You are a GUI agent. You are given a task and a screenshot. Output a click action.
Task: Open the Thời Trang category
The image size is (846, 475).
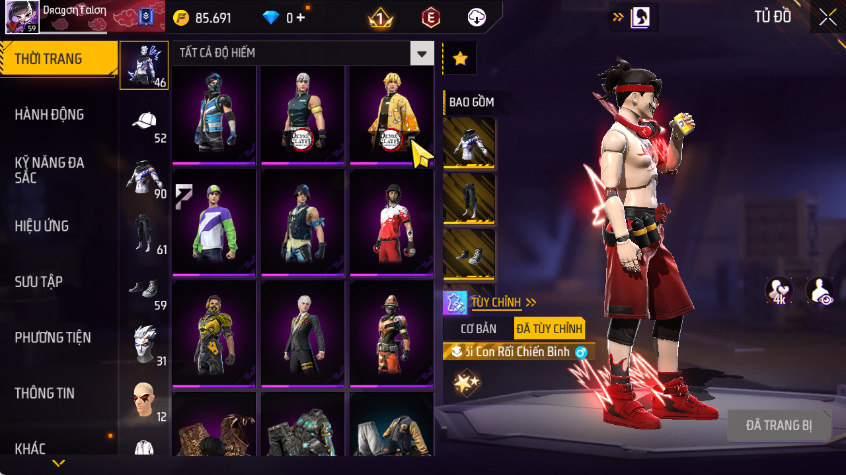click(x=50, y=60)
